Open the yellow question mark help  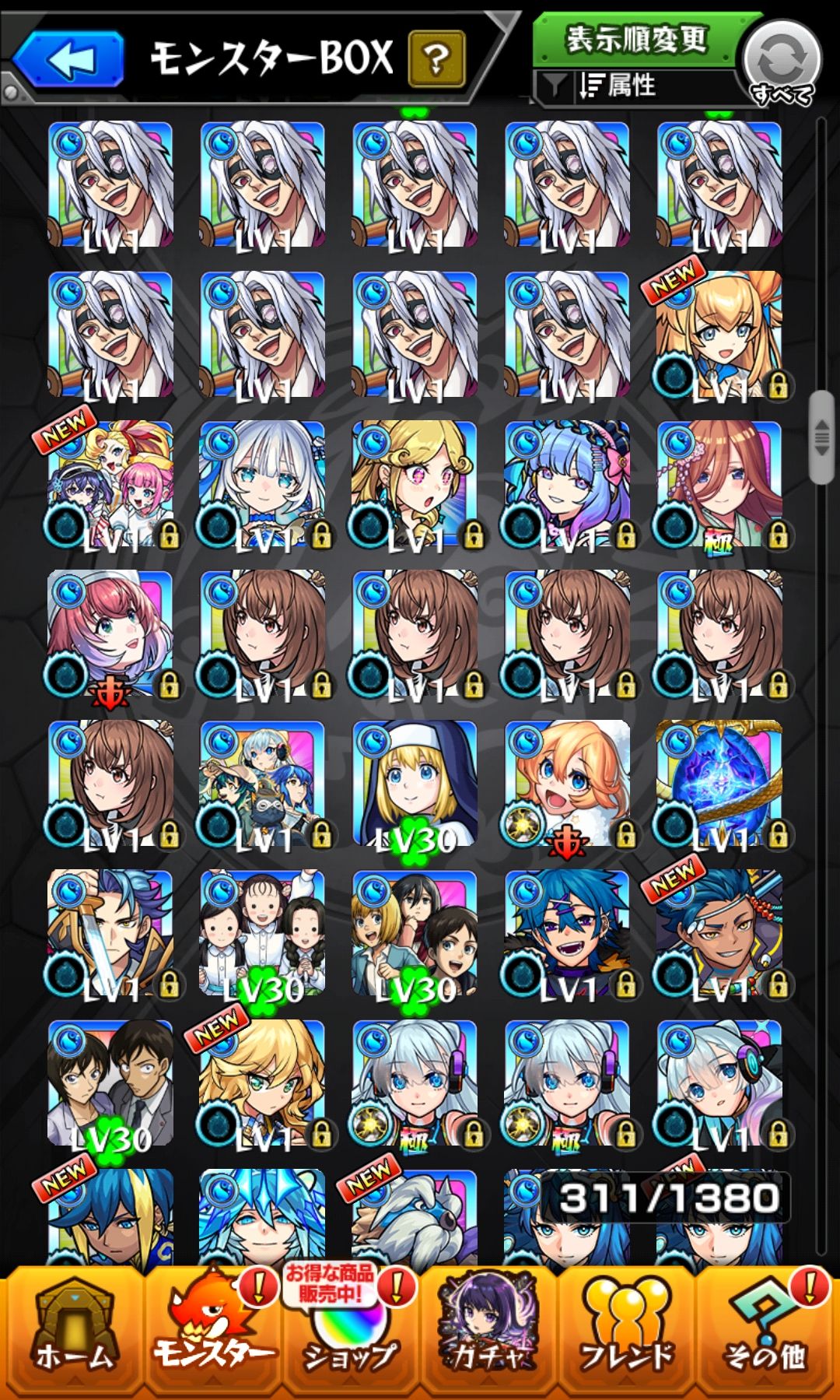tap(436, 58)
